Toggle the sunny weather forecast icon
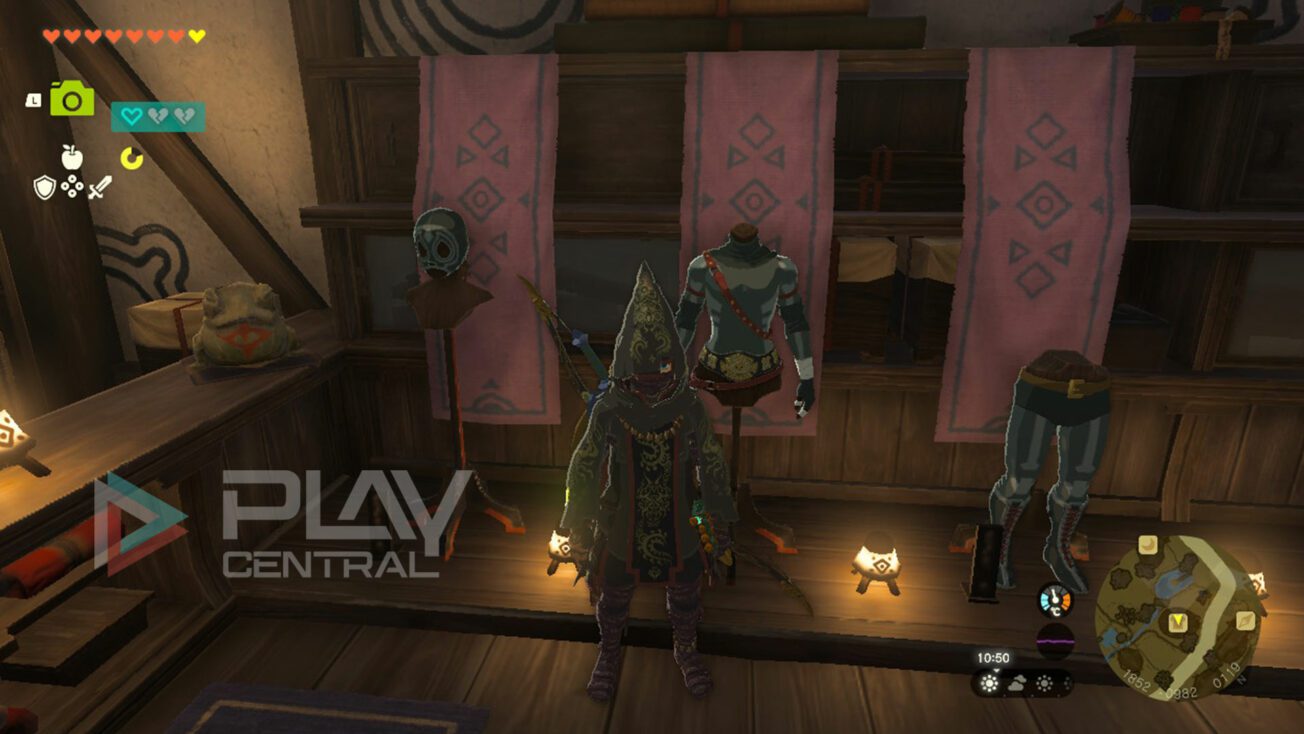Viewport: 1304px width, 734px height. coord(989,683)
